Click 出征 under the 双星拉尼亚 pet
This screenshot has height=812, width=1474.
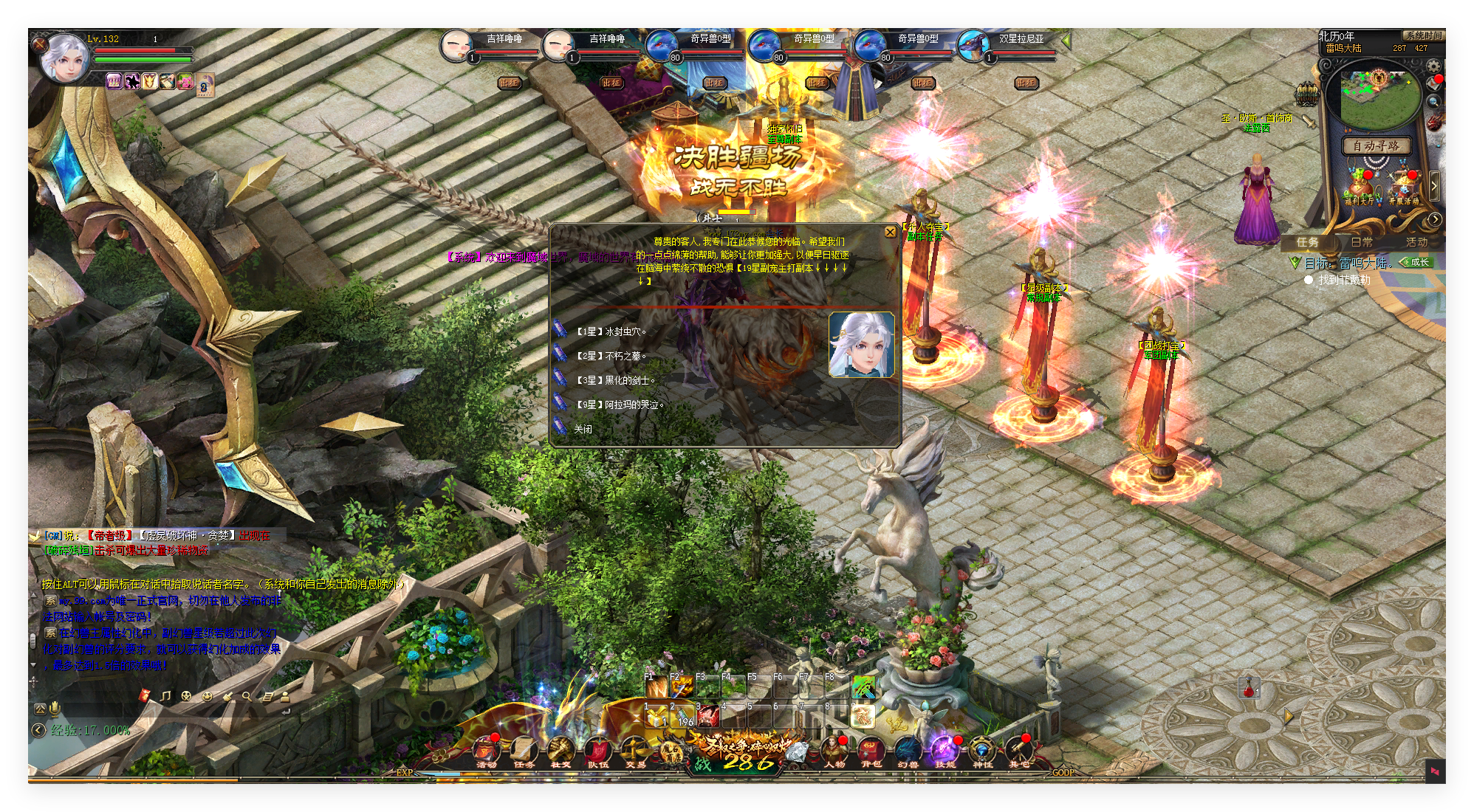point(1026,83)
